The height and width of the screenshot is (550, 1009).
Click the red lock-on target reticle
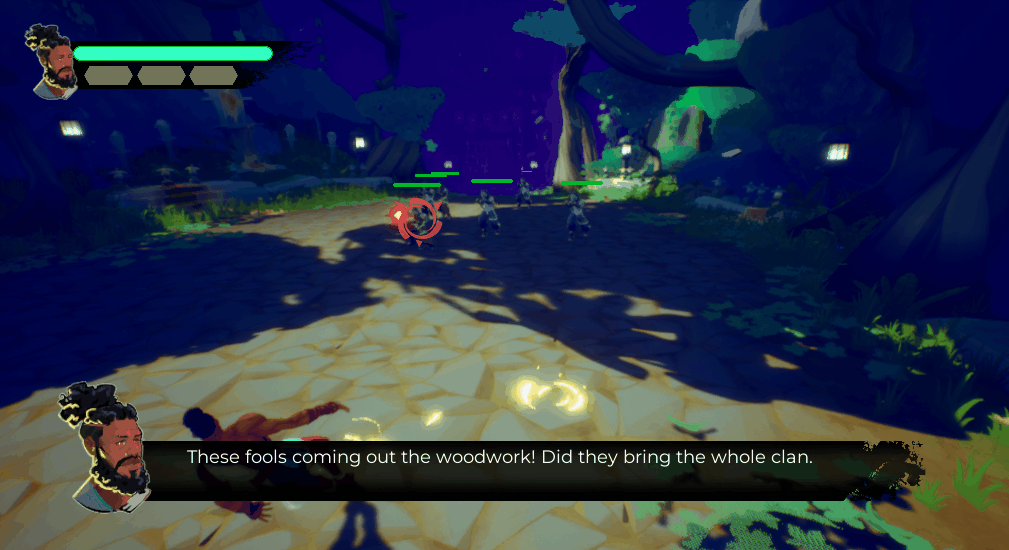(419, 220)
